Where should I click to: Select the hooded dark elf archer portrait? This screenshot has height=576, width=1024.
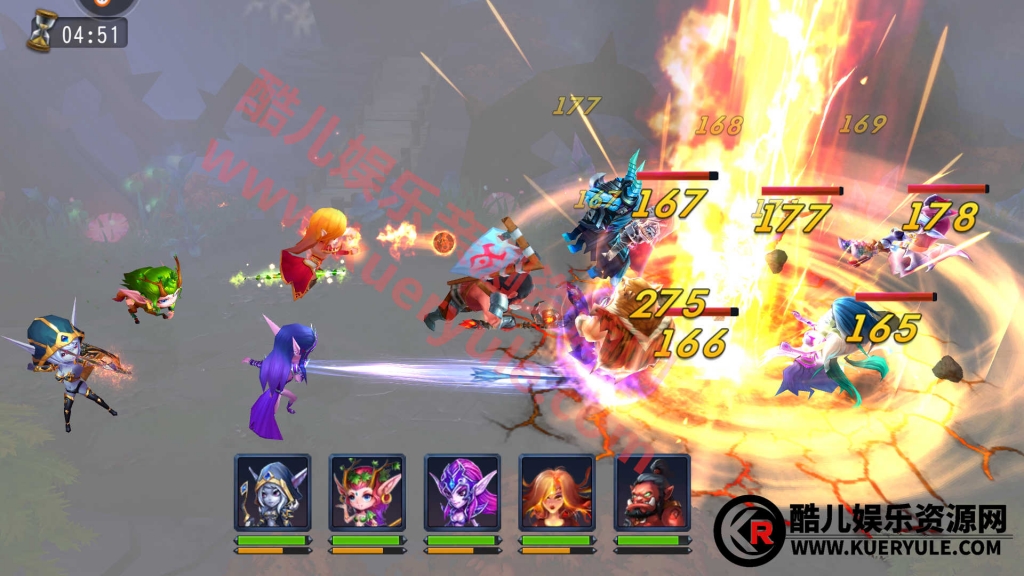[272, 492]
